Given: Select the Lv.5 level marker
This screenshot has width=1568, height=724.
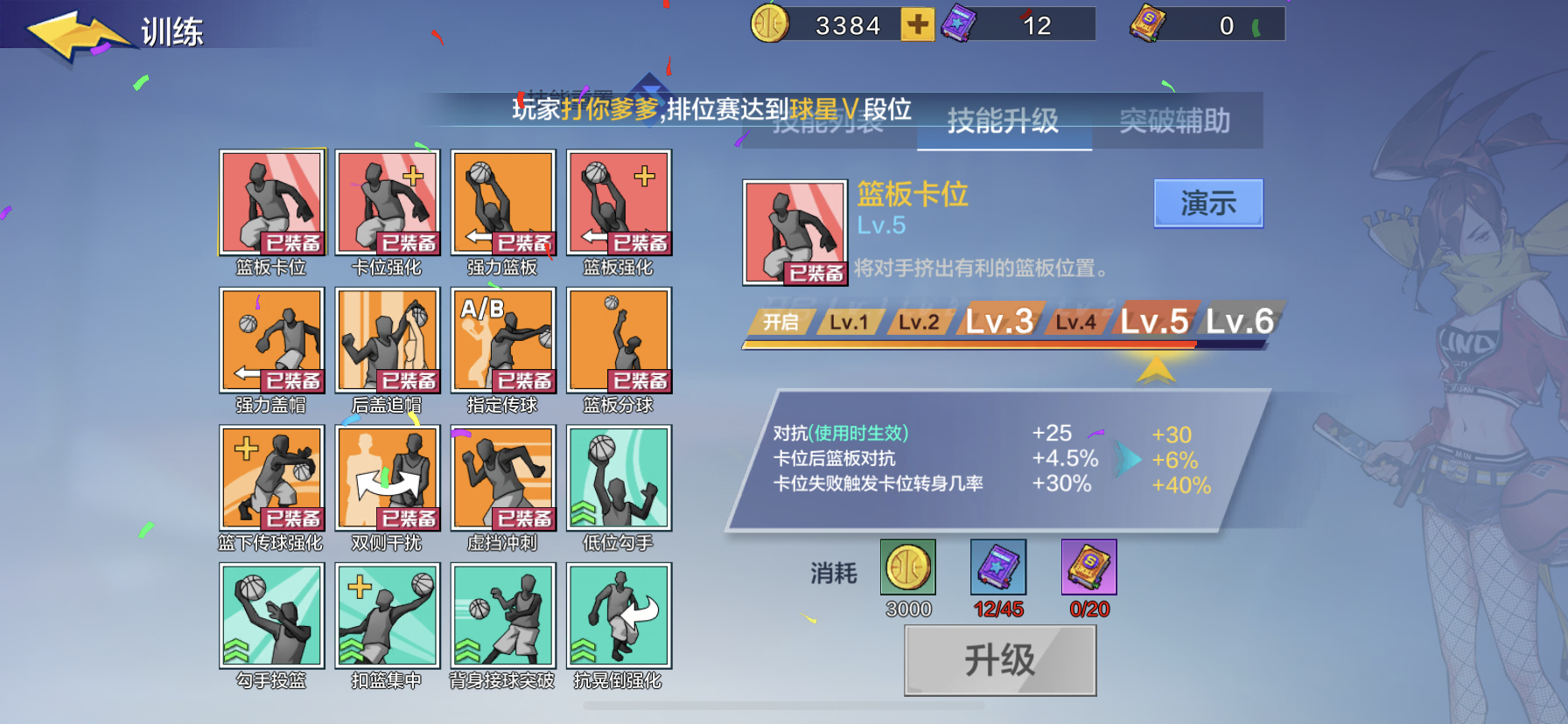Looking at the screenshot, I should coord(1155,322).
